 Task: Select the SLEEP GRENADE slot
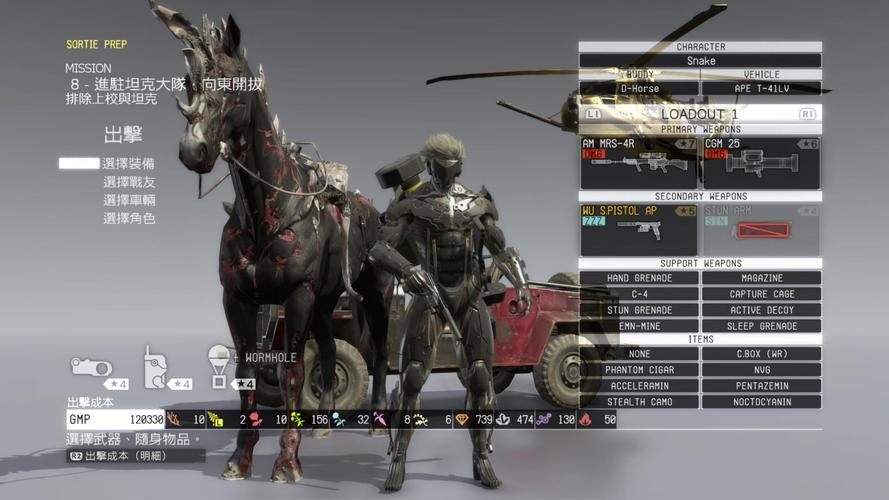click(x=762, y=326)
